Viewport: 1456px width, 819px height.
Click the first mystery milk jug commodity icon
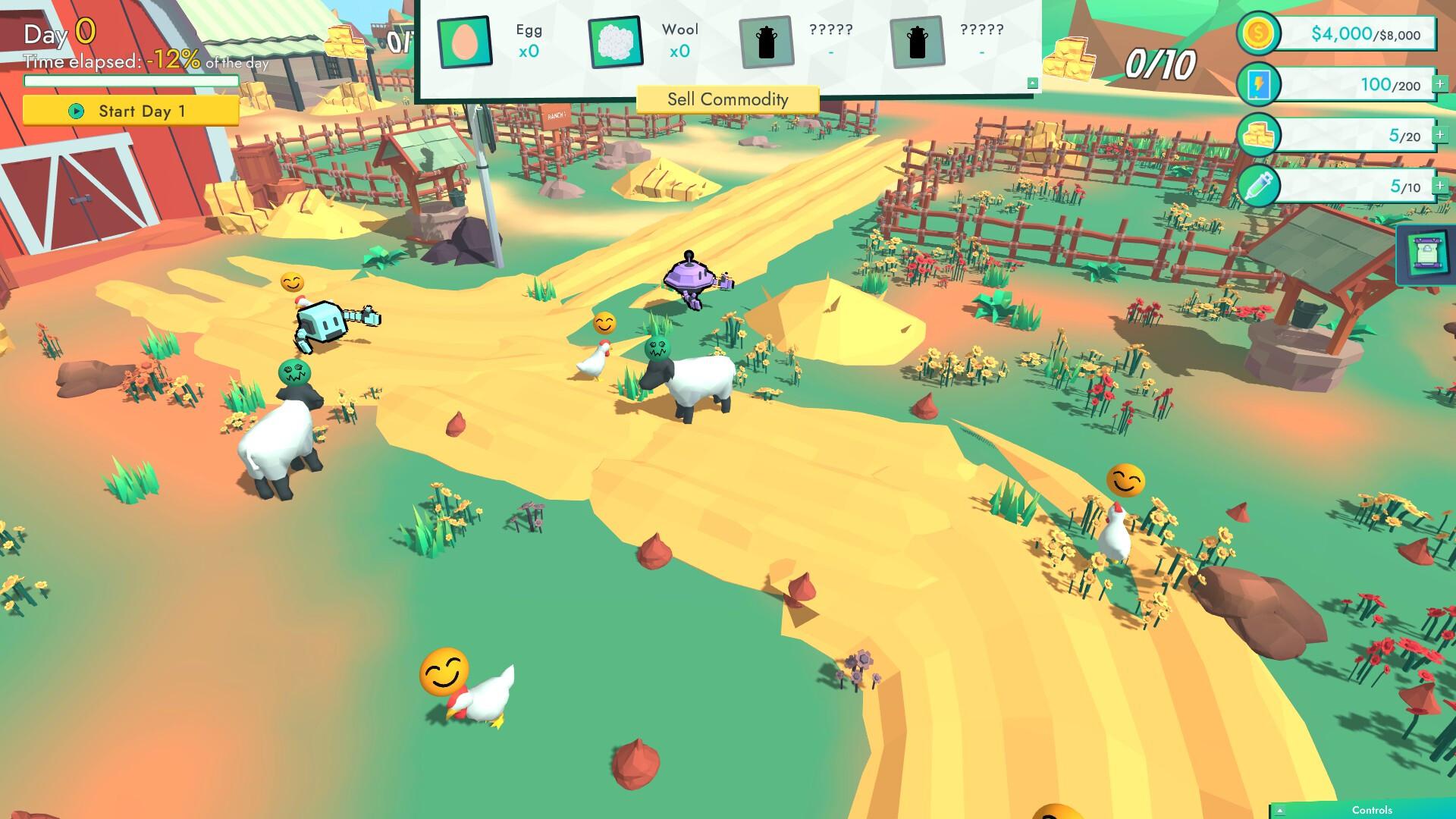click(766, 42)
